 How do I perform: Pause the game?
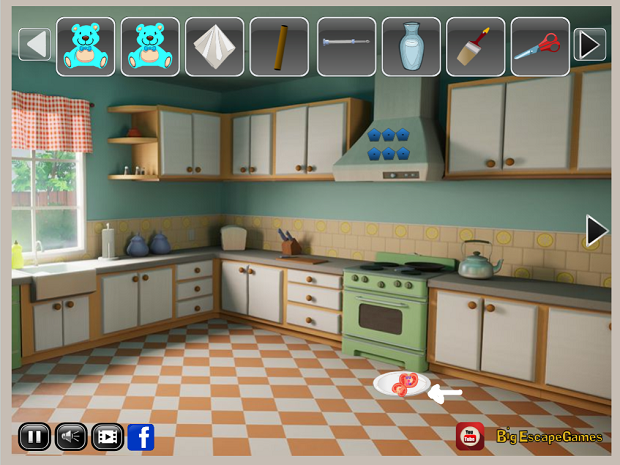34,437
